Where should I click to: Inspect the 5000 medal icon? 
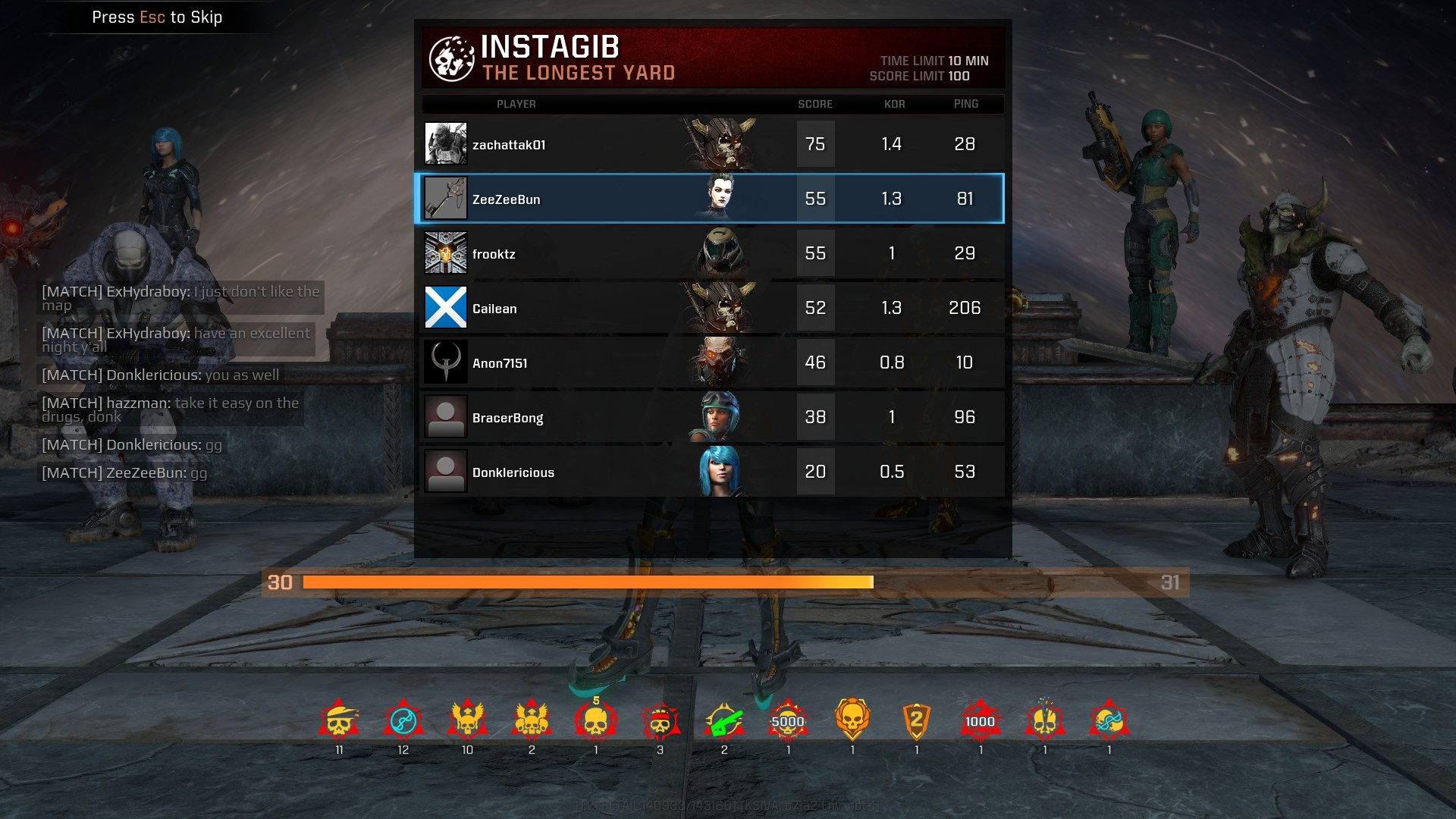coord(788,721)
